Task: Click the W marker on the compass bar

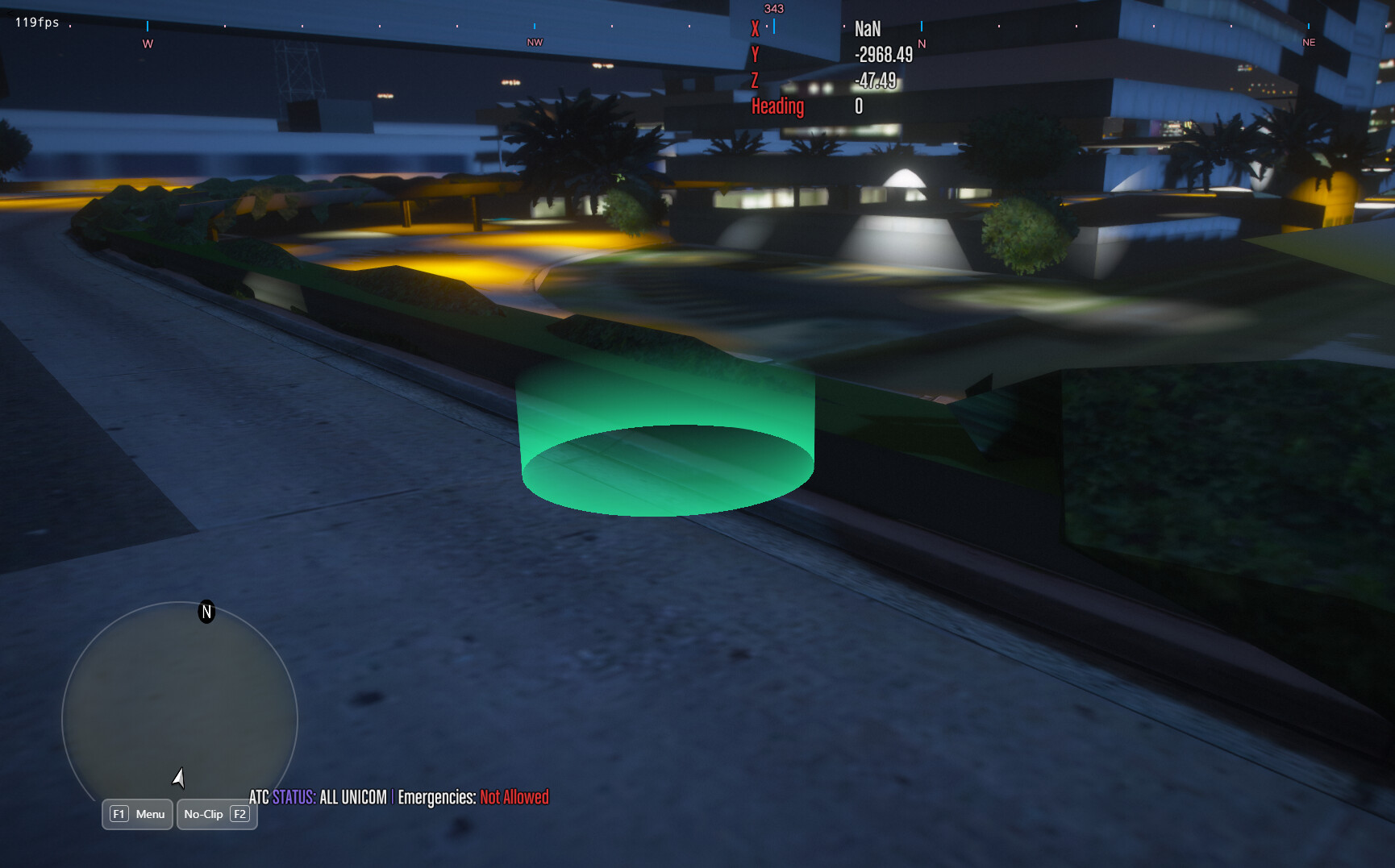Action: (x=146, y=43)
